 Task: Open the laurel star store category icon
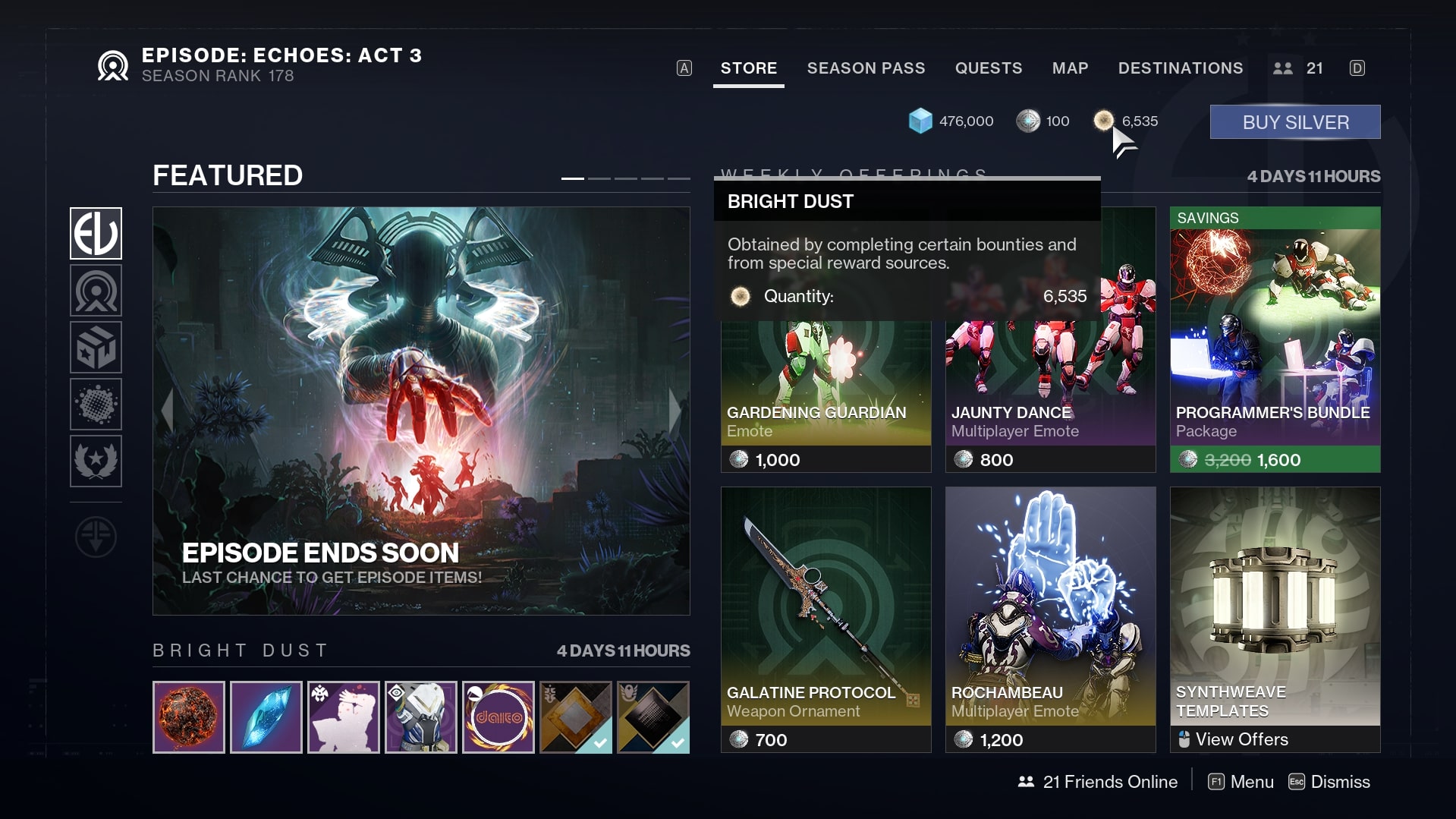coord(96,461)
